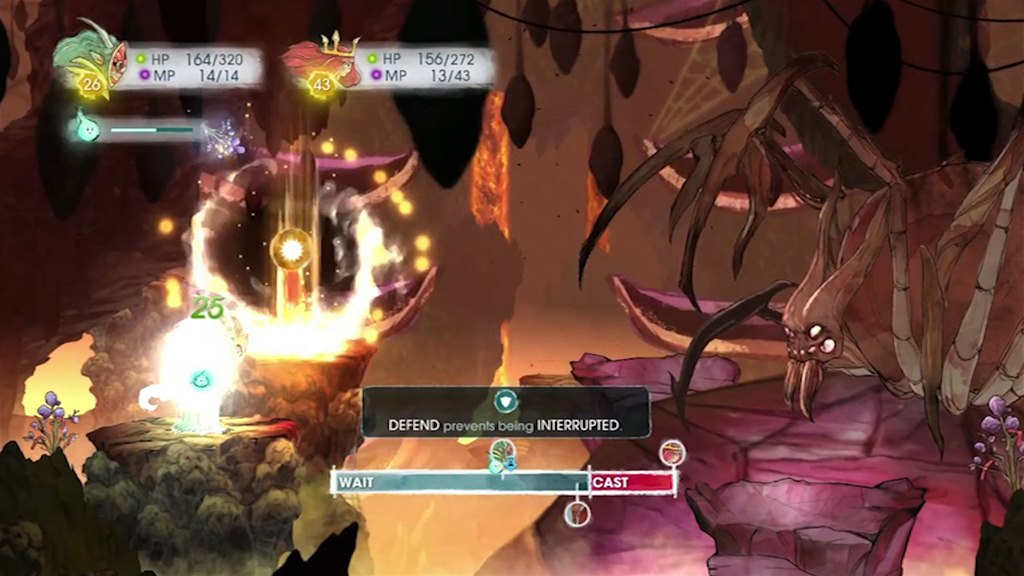
Task: Select the enemy marker below the timeline
Action: point(577,514)
